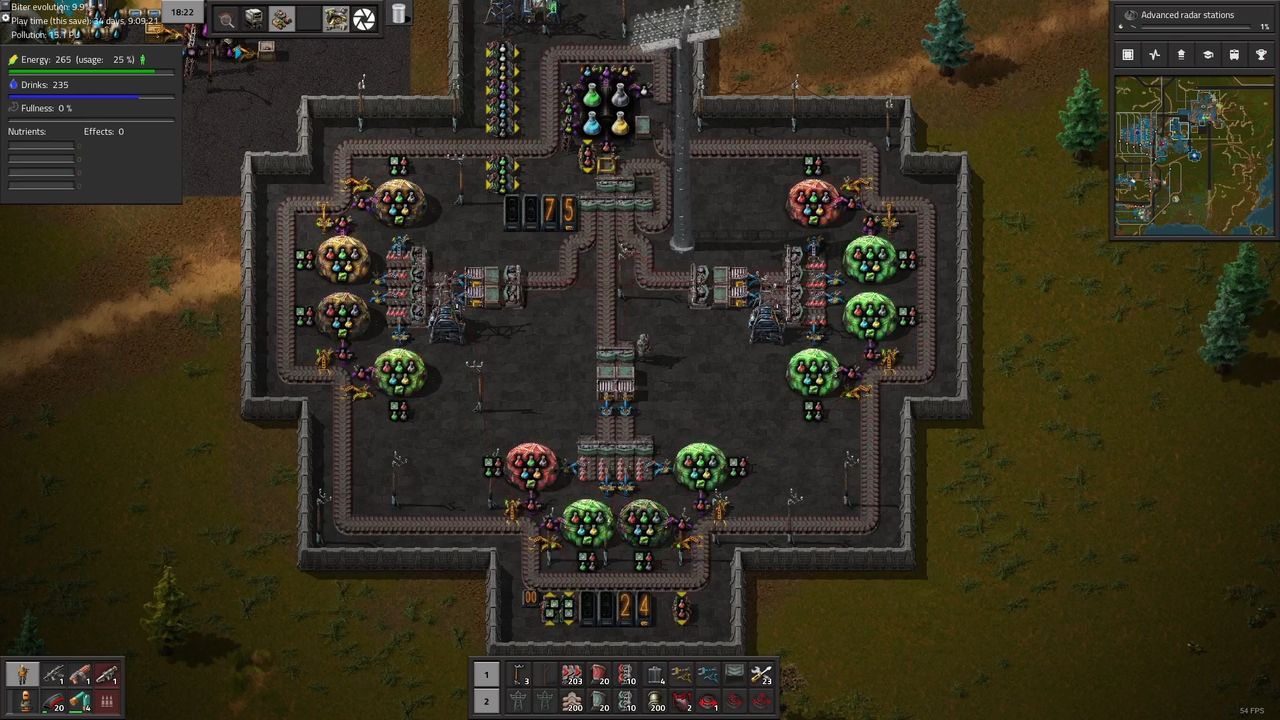
Task: Open the production statistics graph icon
Action: pyautogui.click(x=1154, y=55)
